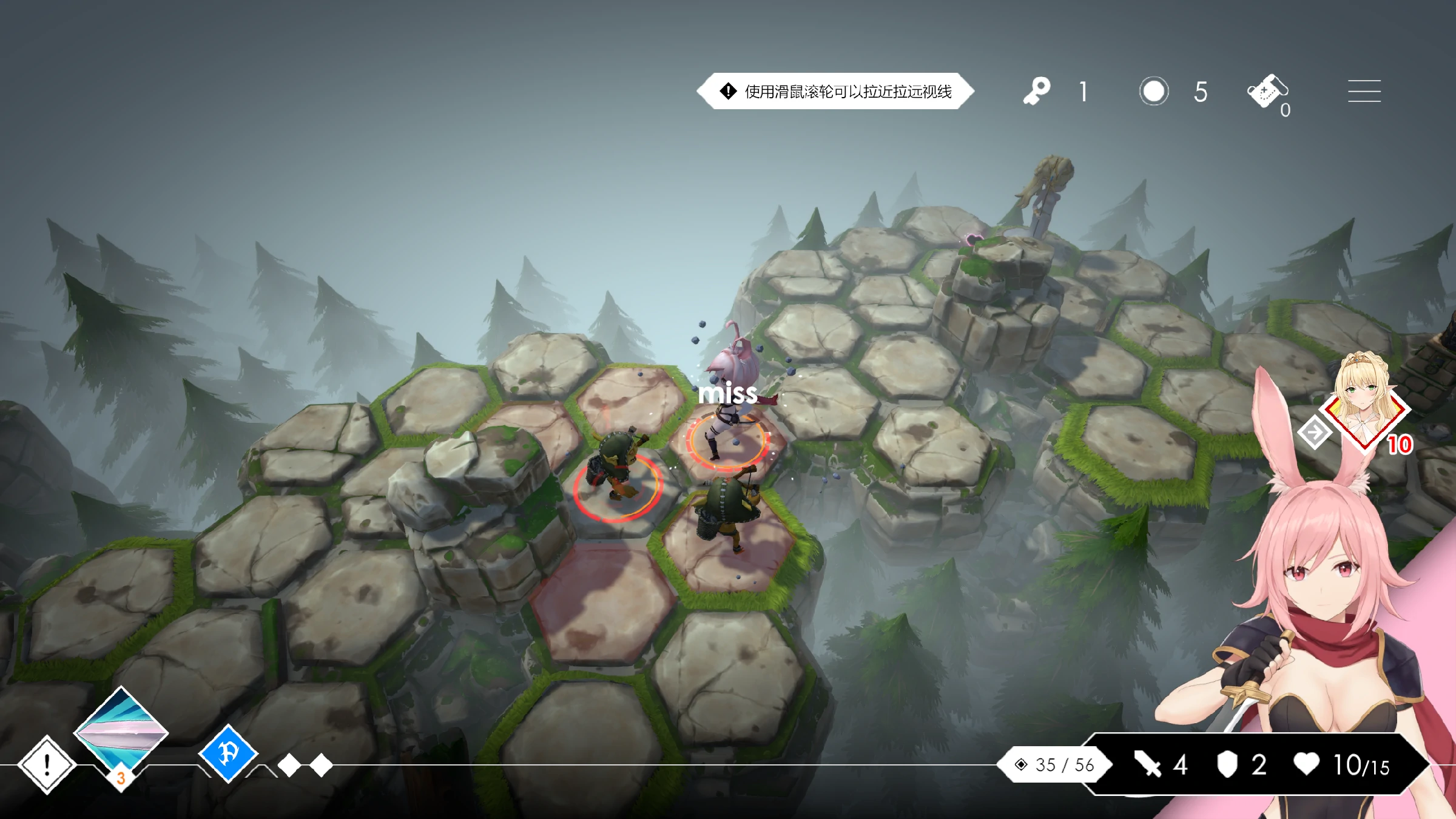
Task: Open the three-line hamburger menu
Action: (1364, 92)
